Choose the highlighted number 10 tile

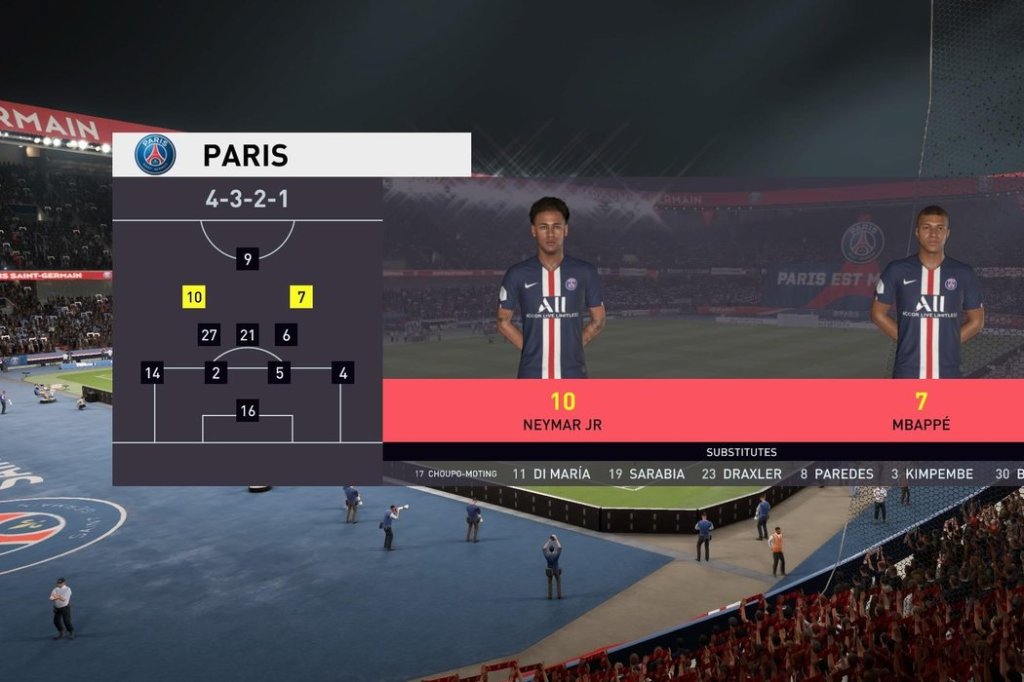click(x=194, y=297)
